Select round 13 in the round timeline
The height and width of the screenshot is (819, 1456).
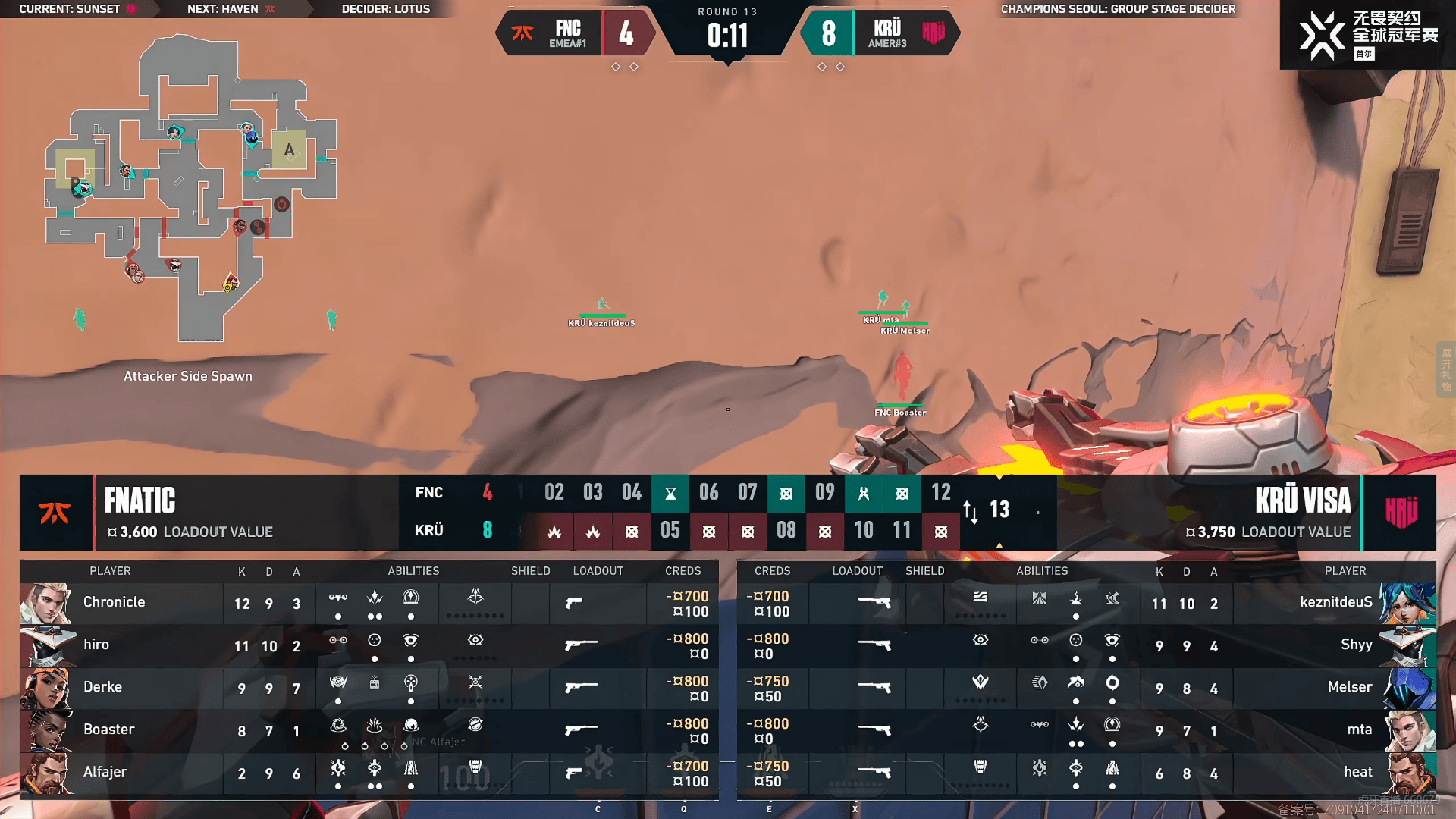[x=999, y=510]
